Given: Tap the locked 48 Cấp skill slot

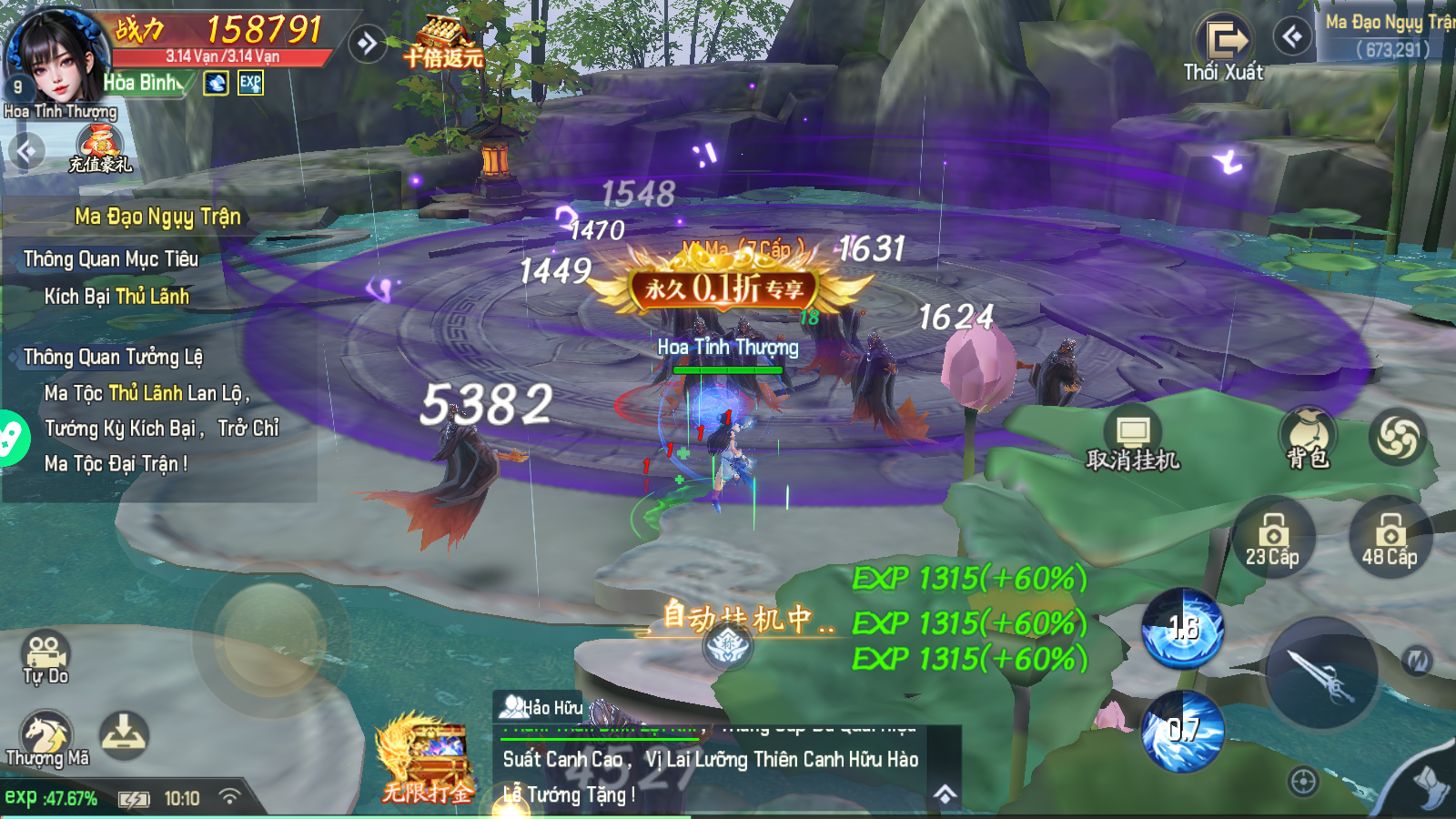Looking at the screenshot, I should pyautogui.click(x=1390, y=538).
